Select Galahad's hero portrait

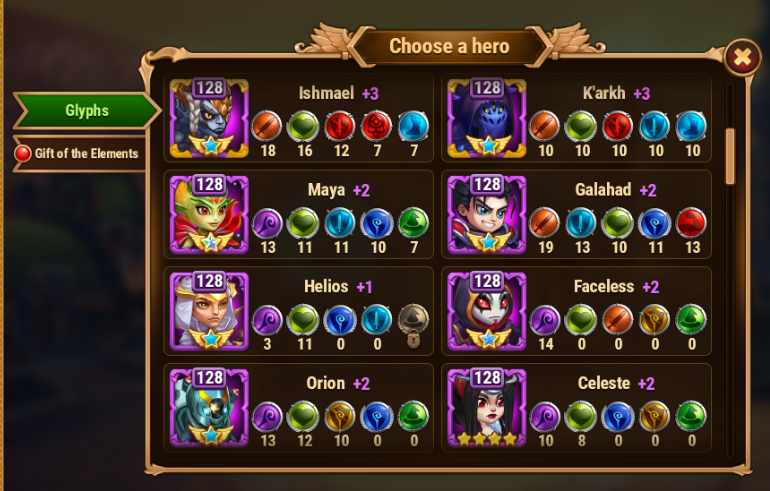[486, 214]
